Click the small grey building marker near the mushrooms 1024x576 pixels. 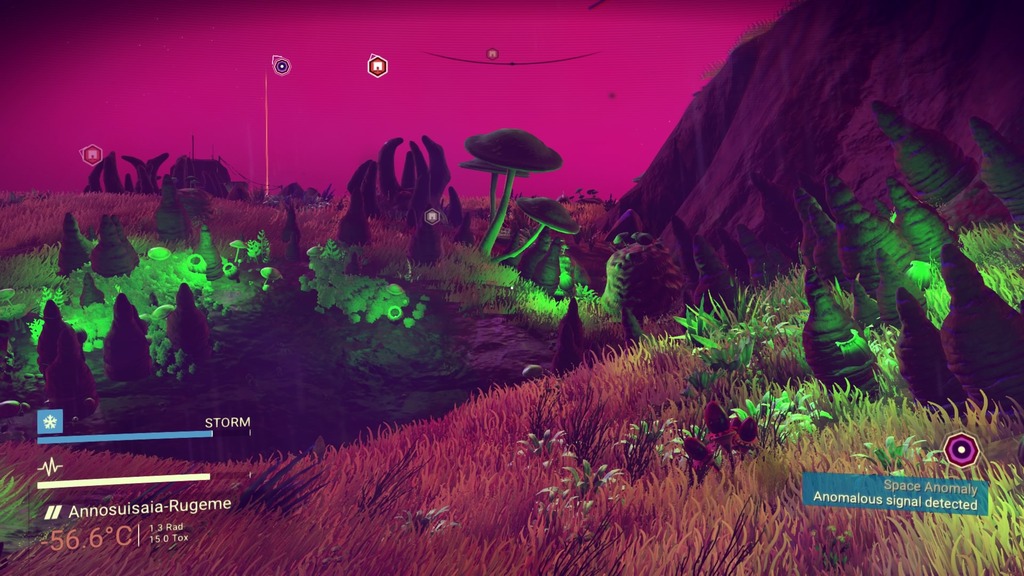coord(432,216)
